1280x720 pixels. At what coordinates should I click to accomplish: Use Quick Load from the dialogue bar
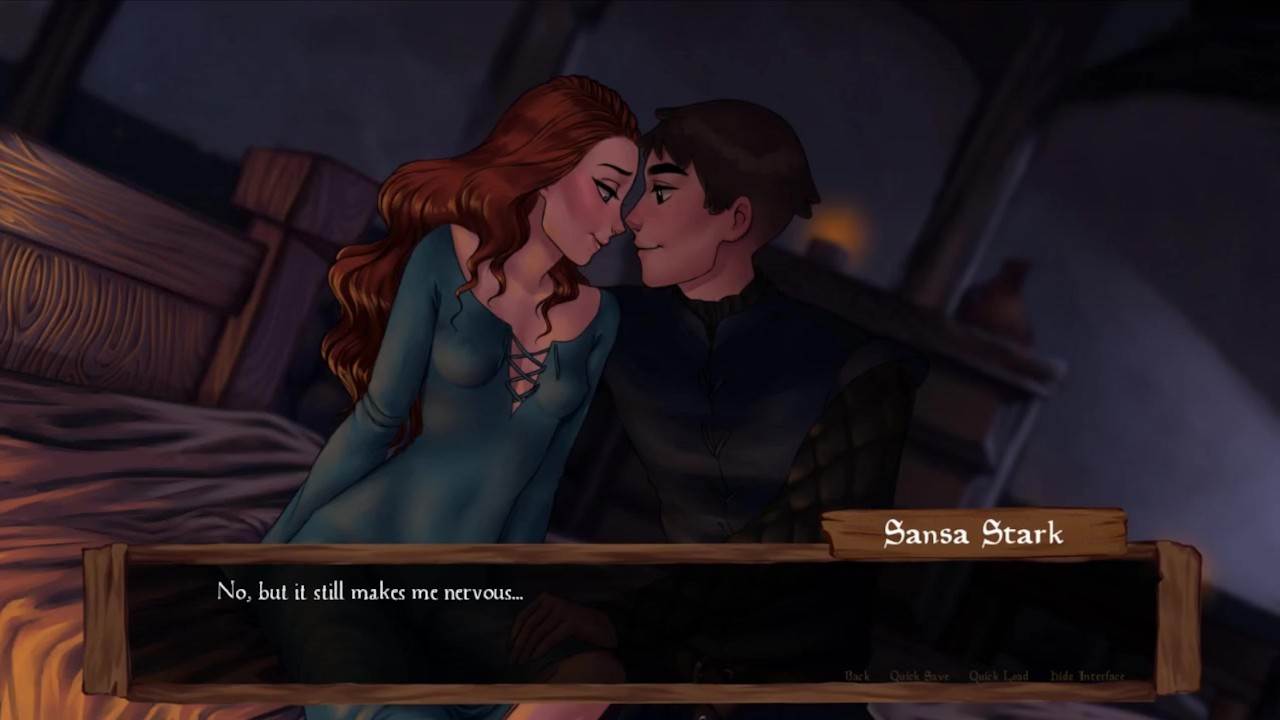tap(998, 676)
